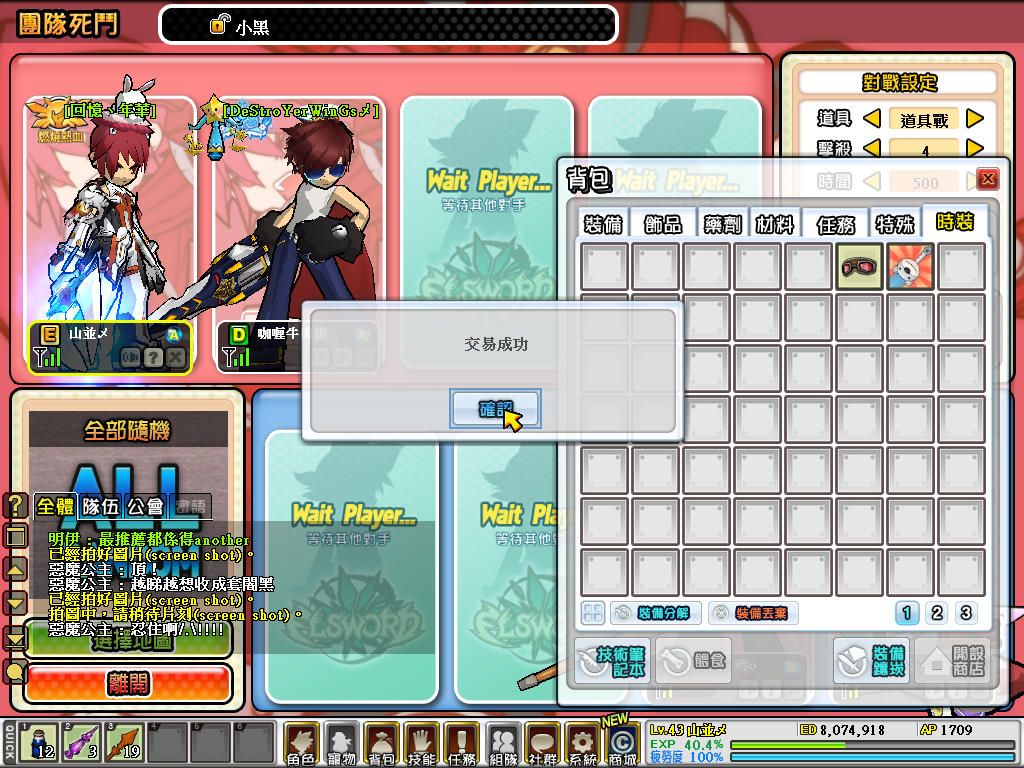Screen dimensions: 1024x768
Task: Switch to the 裝備 inventory tab
Action: (603, 224)
